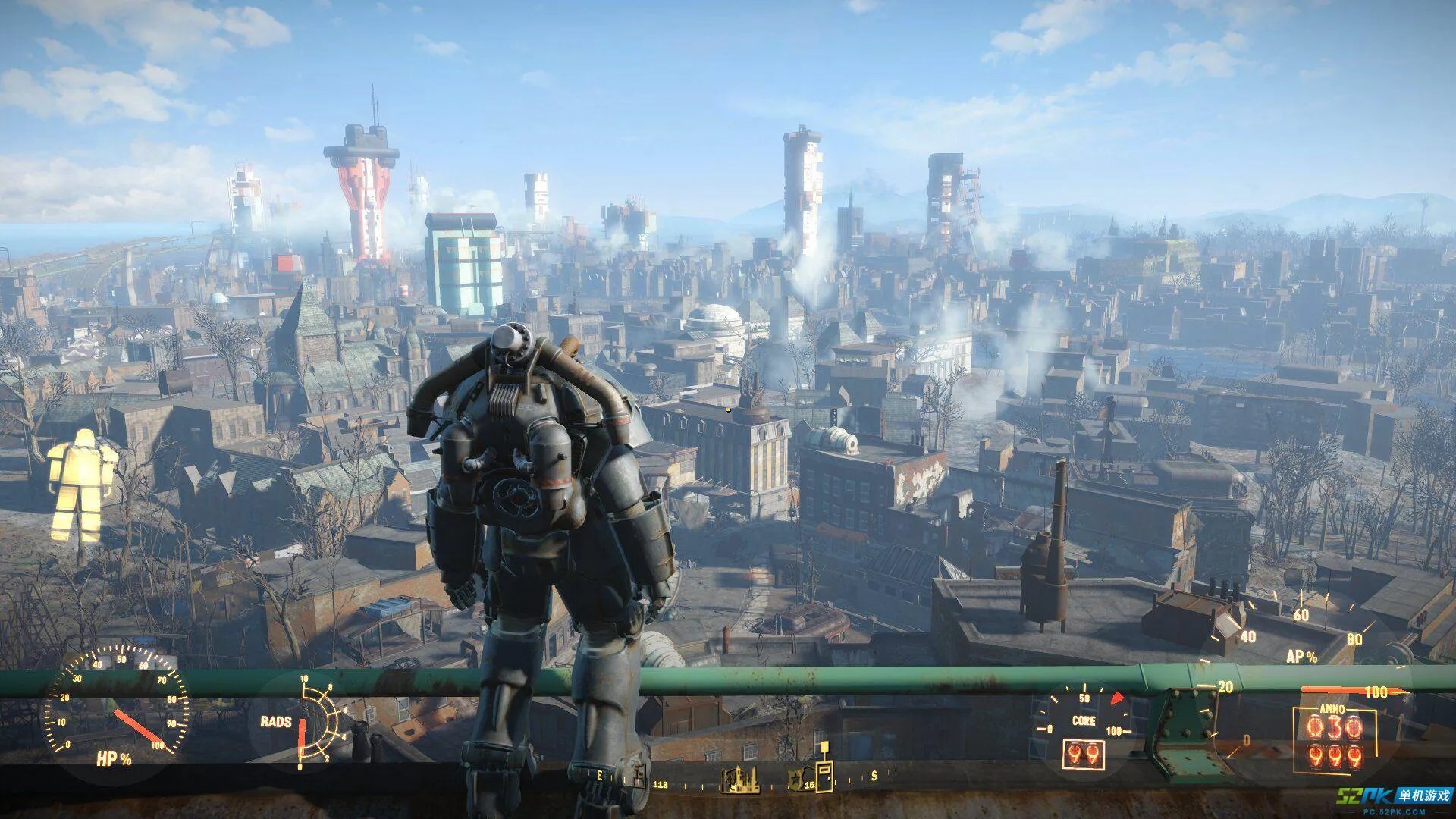
Task: Select the police badge compass marker
Action: pos(795,780)
